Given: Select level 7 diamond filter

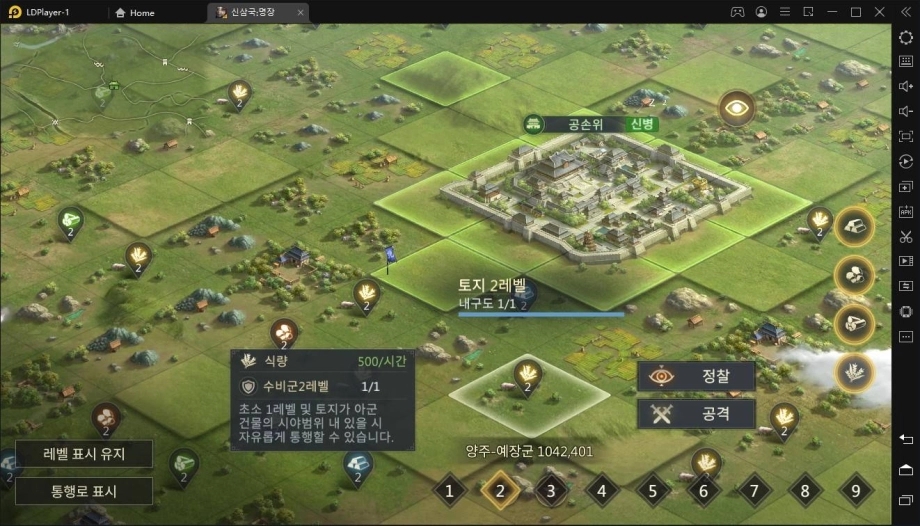Looking at the screenshot, I should 754,491.
